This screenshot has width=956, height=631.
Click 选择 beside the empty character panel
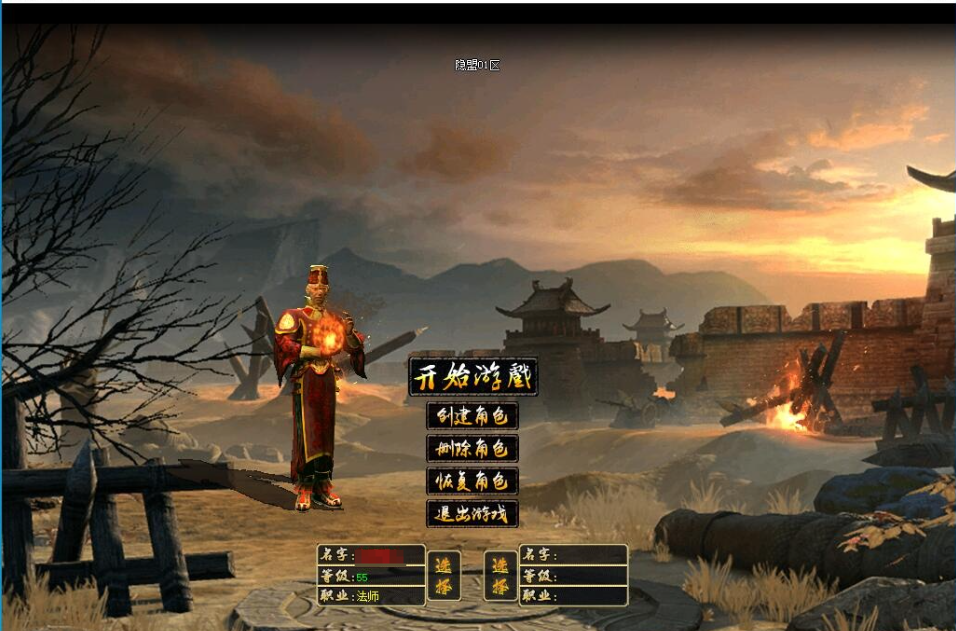point(500,575)
